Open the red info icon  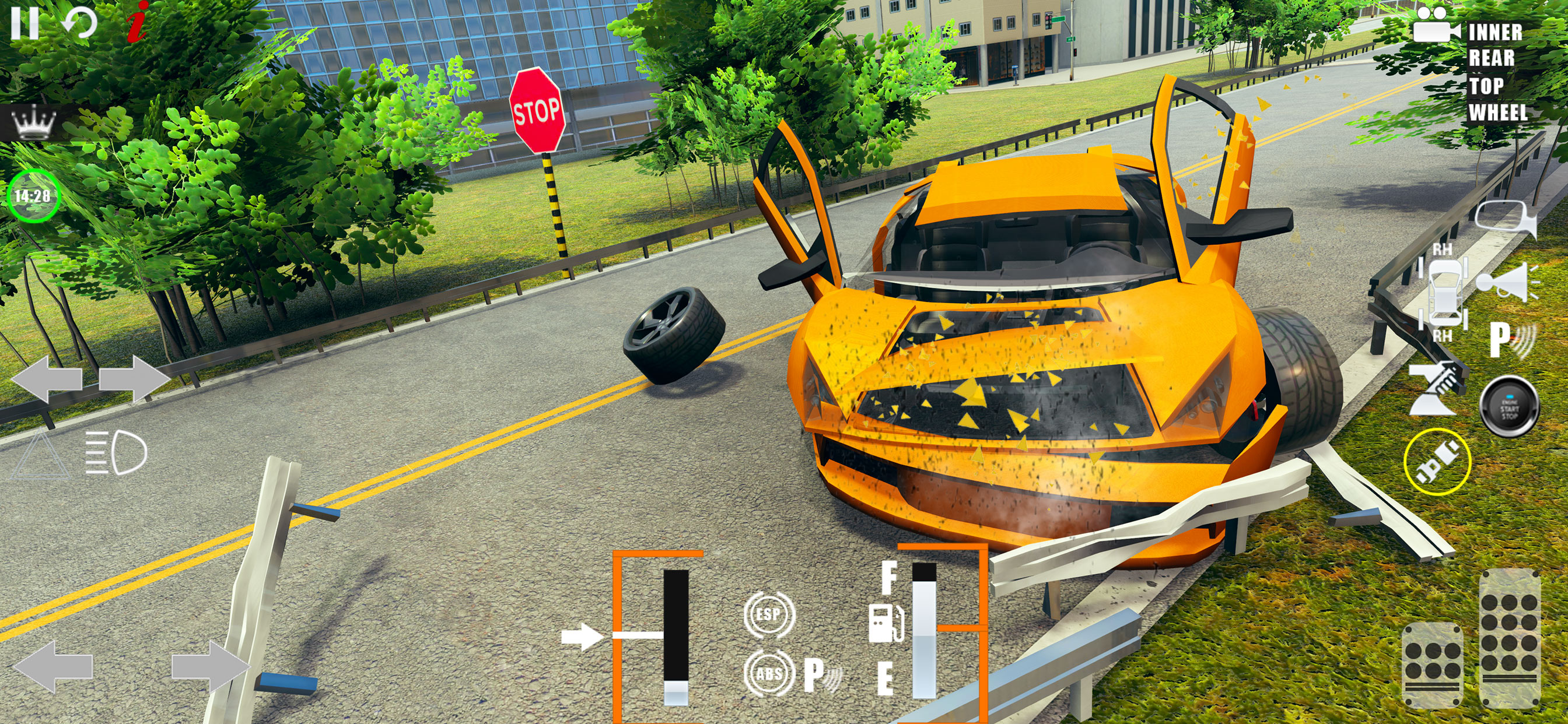click(138, 22)
